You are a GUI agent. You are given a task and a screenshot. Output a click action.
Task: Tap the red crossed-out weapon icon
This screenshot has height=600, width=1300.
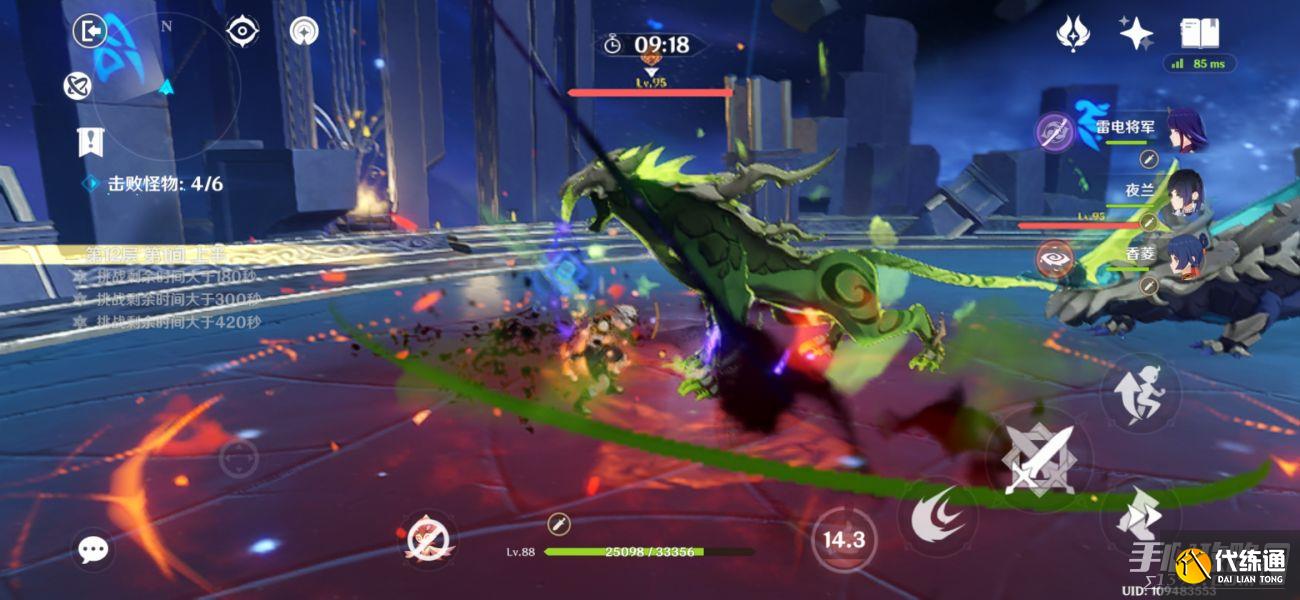click(429, 541)
